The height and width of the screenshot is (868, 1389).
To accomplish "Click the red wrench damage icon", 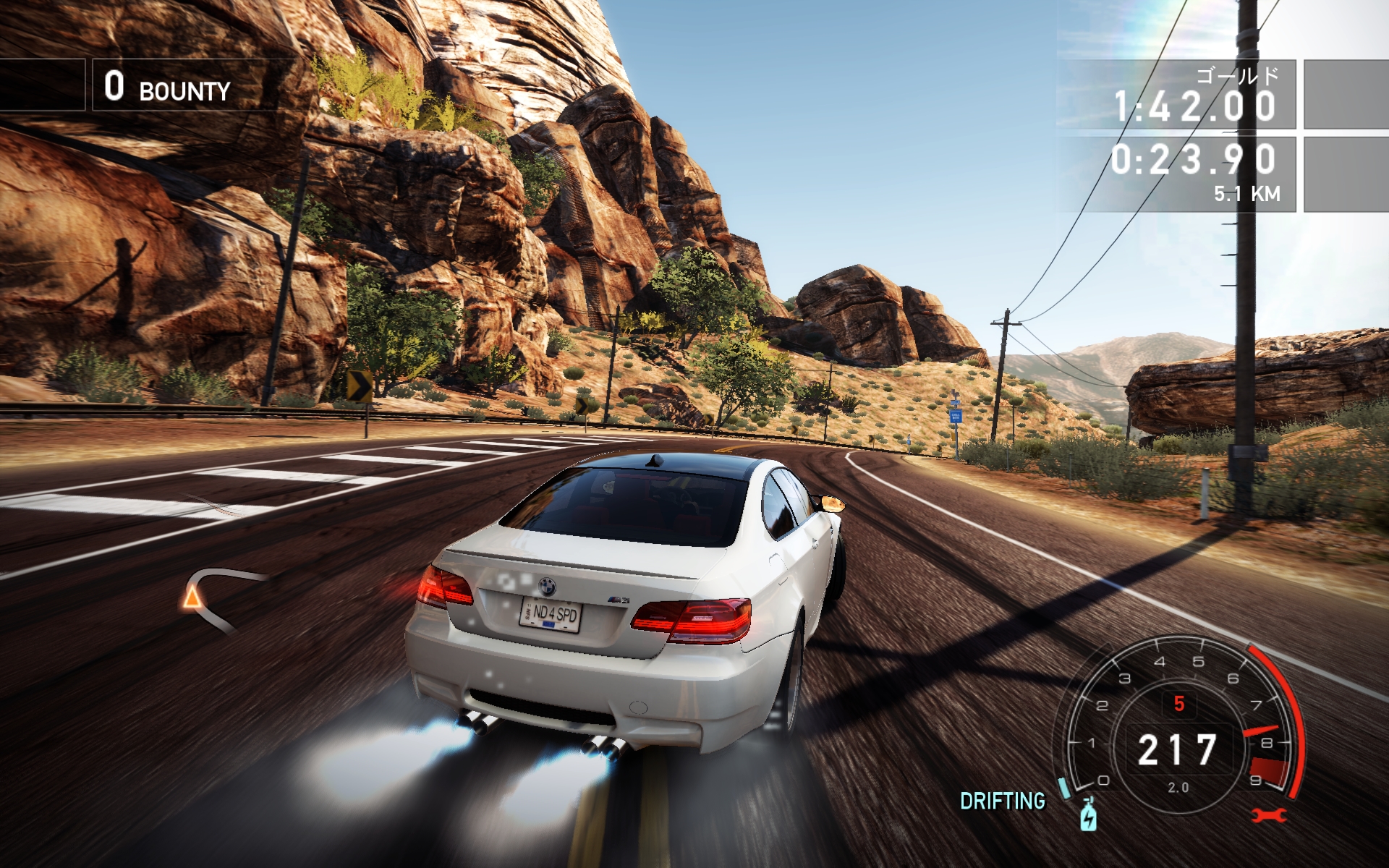I will click(x=1269, y=816).
